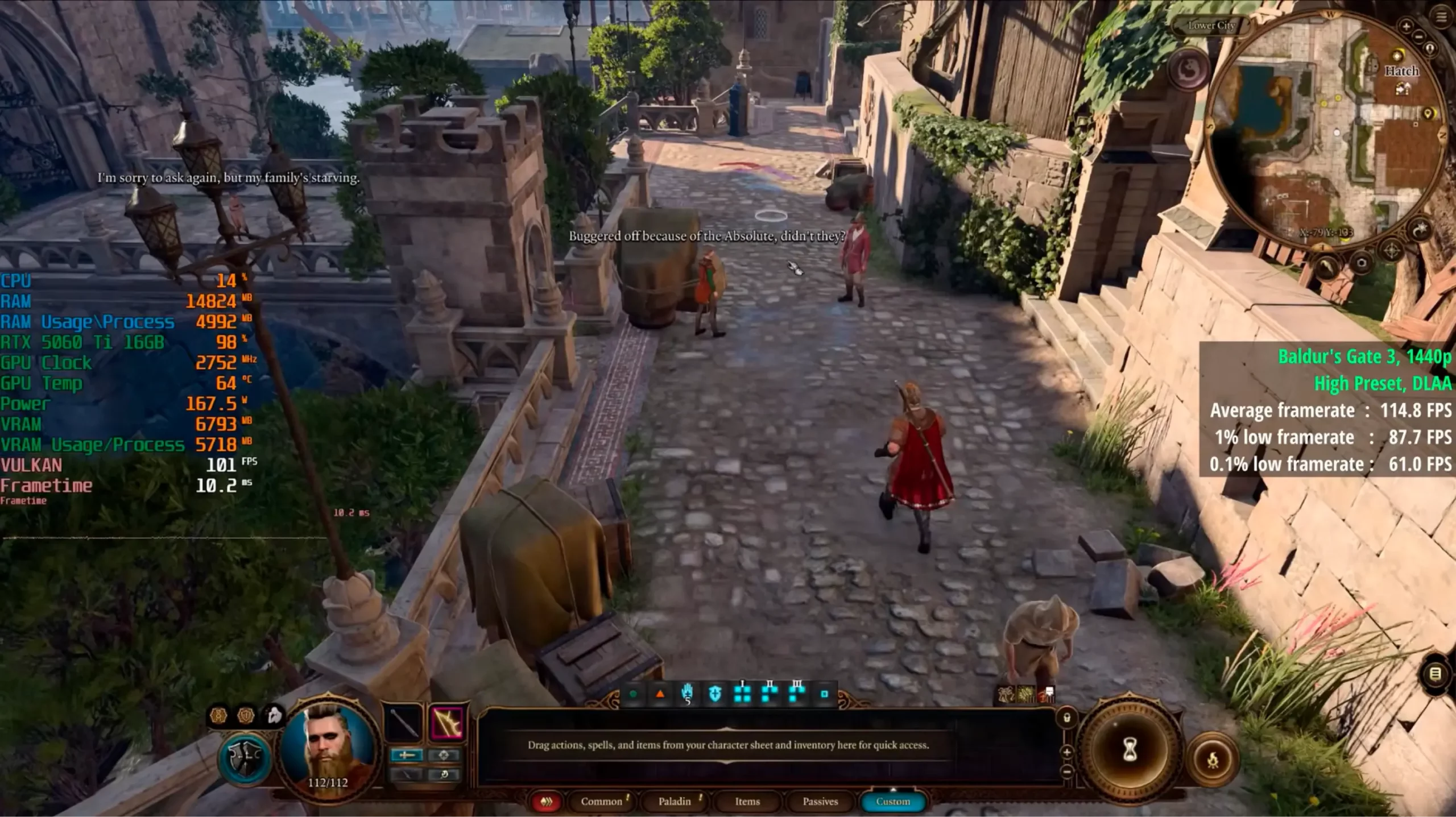Viewport: 1456px width, 817px height.
Task: Toggle the hotbar lock icon
Action: (1067, 718)
